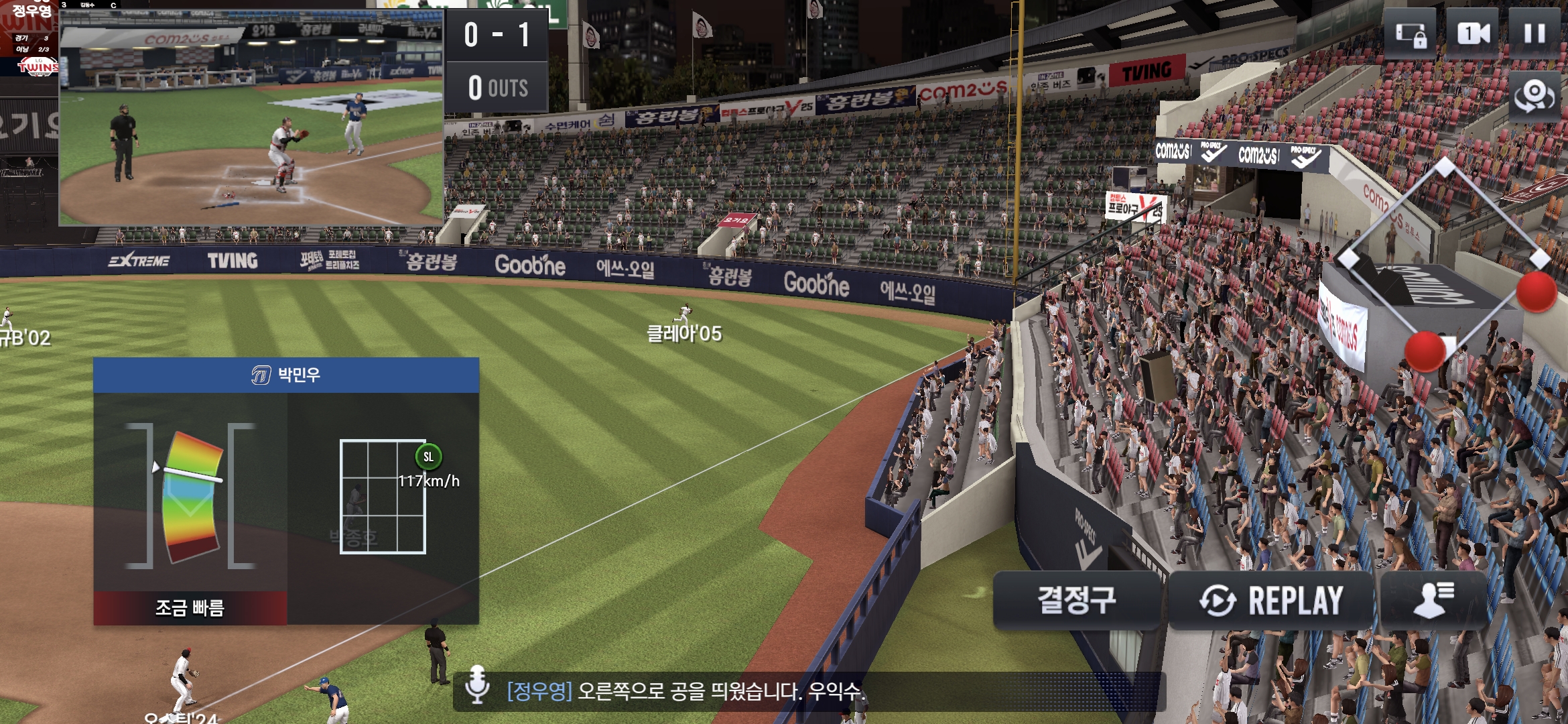1568x724 pixels.
Task: Tap the 박민우 batter panel header
Action: pyautogui.click(x=286, y=375)
